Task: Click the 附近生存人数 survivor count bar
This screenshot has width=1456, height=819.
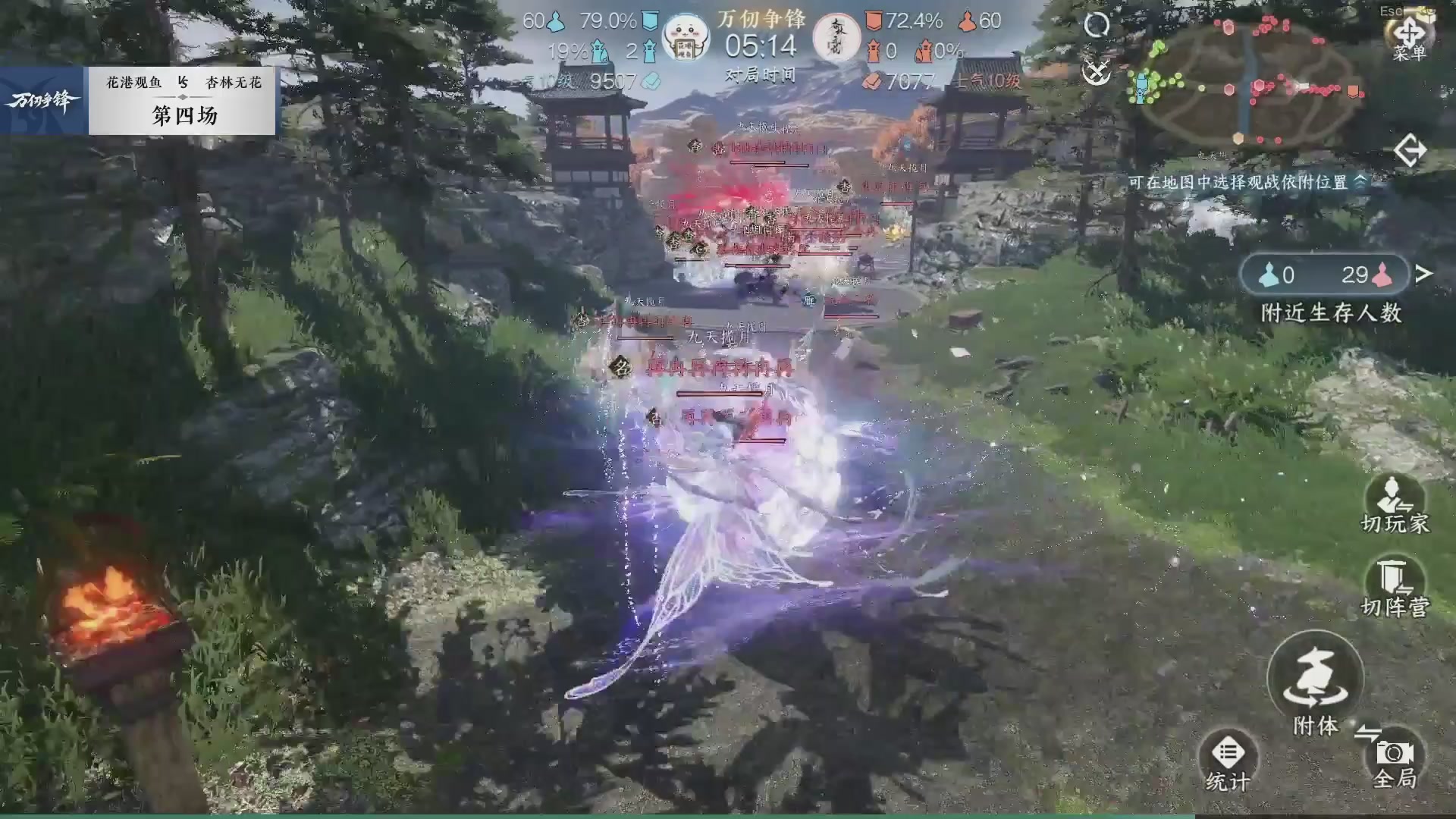Action: (x=1326, y=275)
